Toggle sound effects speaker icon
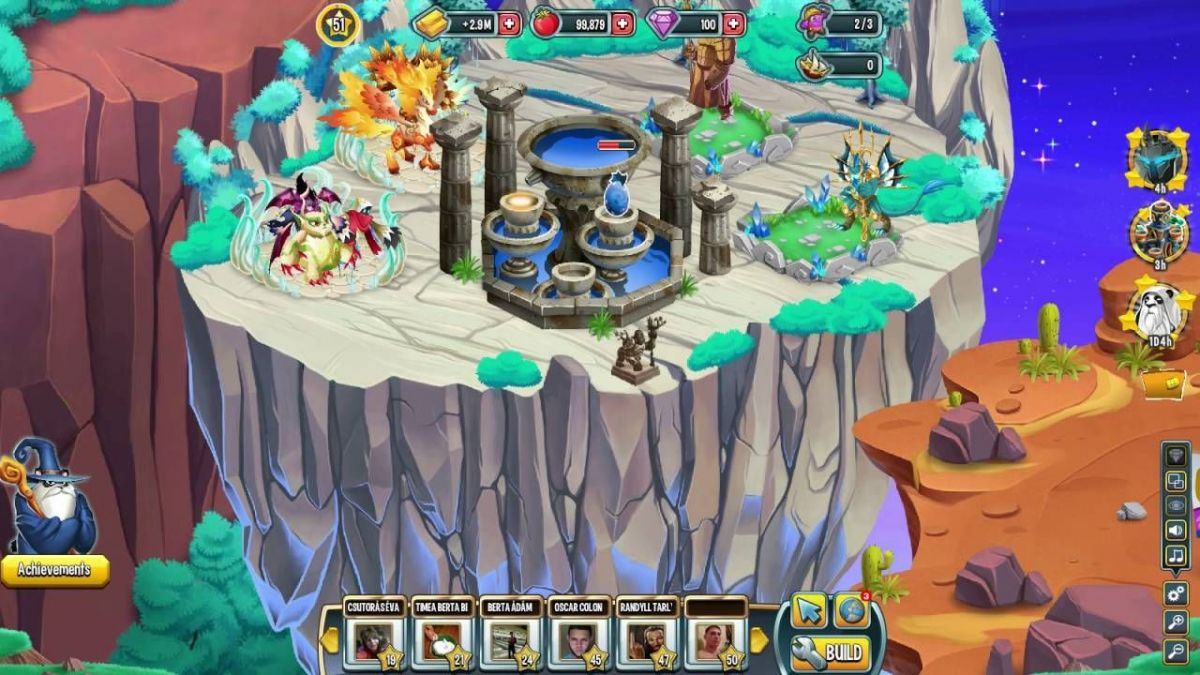 coord(1176,530)
